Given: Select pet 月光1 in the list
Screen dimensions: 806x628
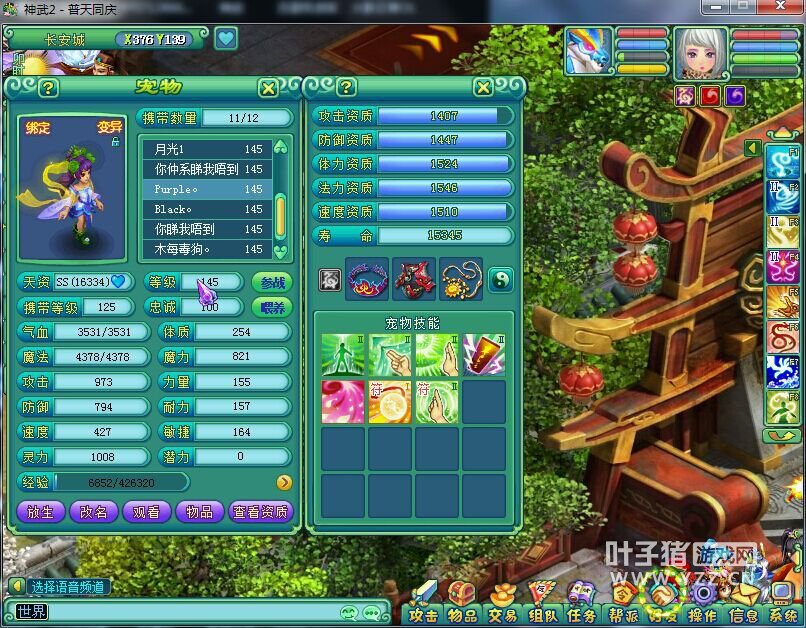Looking at the screenshot, I should click(x=206, y=149).
